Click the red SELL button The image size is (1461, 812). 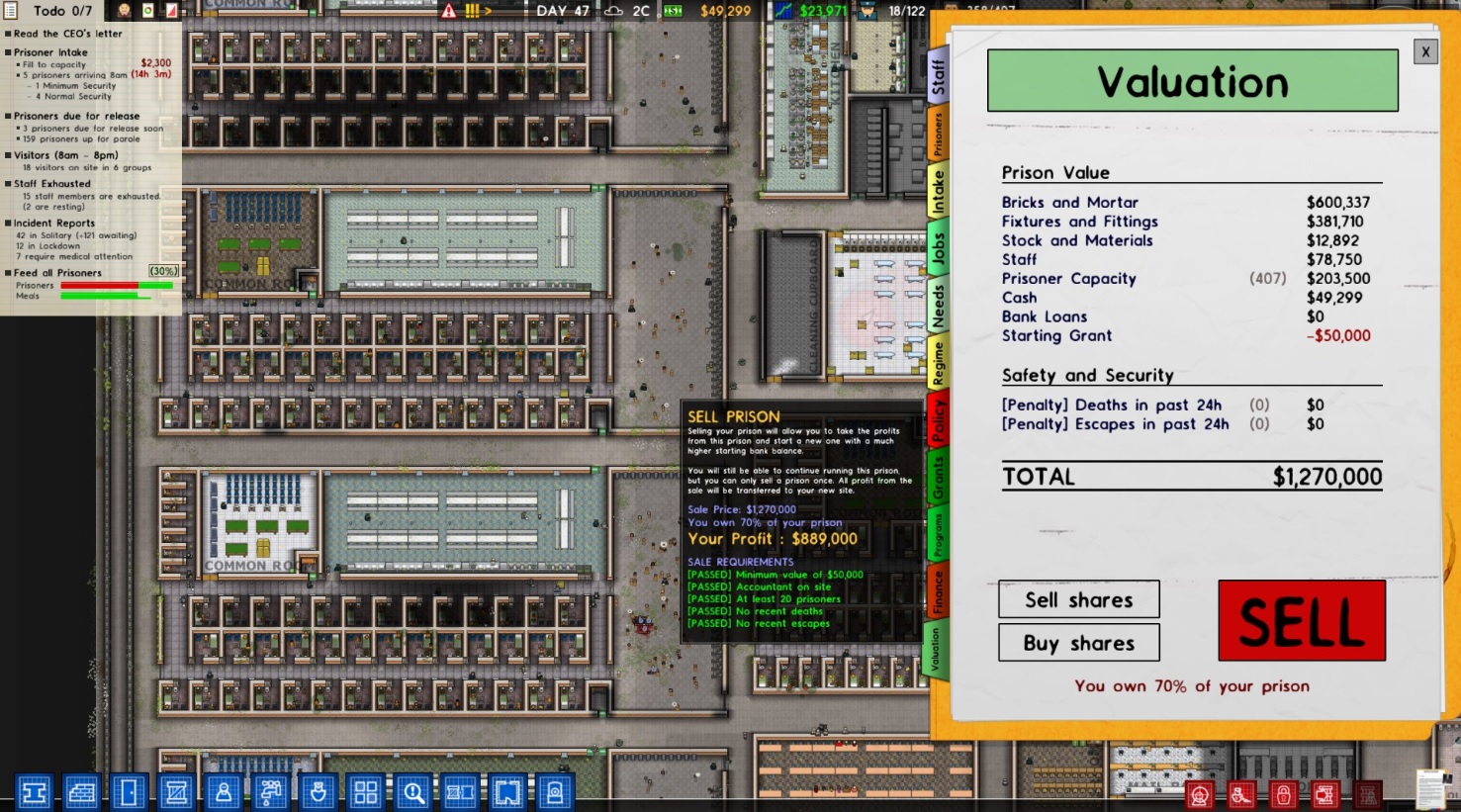1301,620
